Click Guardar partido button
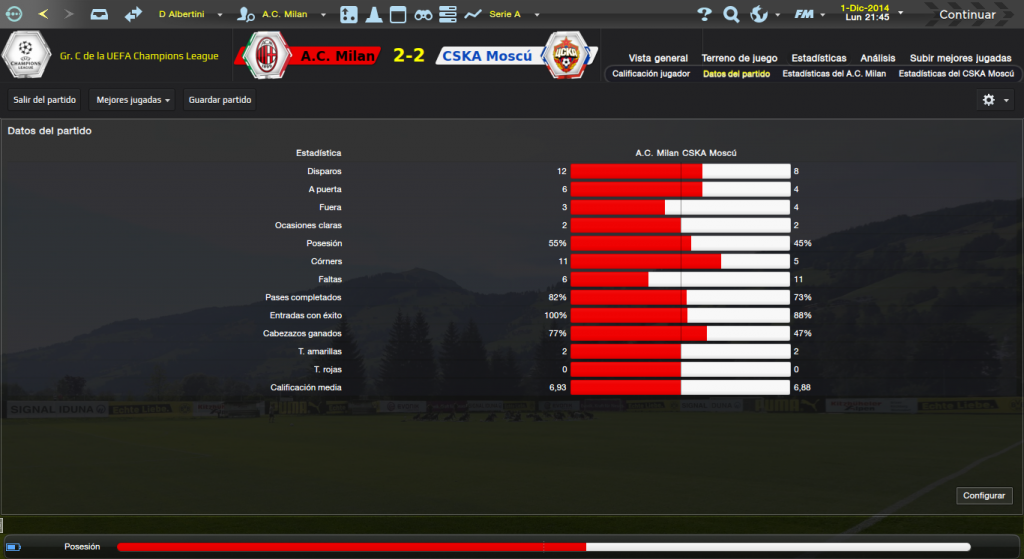This screenshot has width=1024, height=559. [x=220, y=100]
